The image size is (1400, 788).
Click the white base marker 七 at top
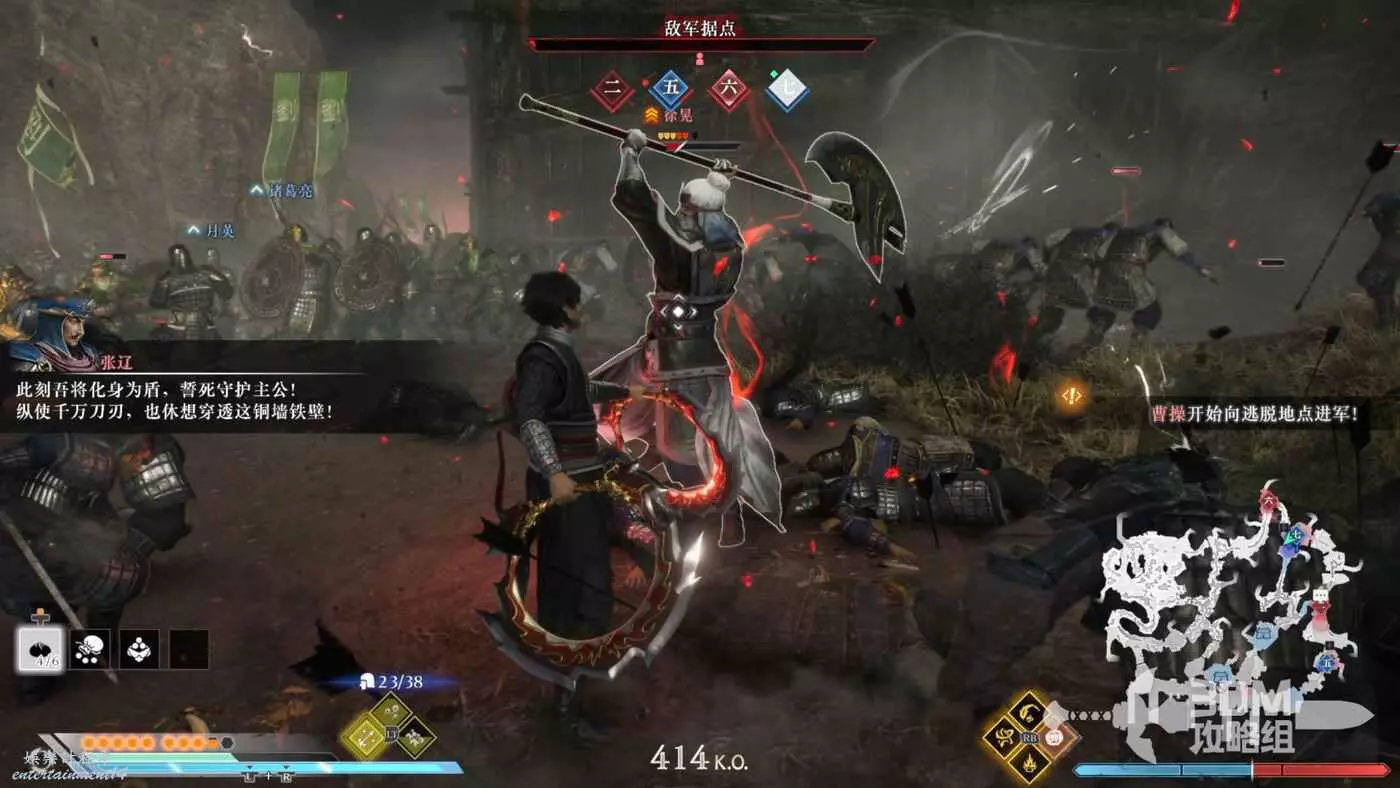(787, 90)
